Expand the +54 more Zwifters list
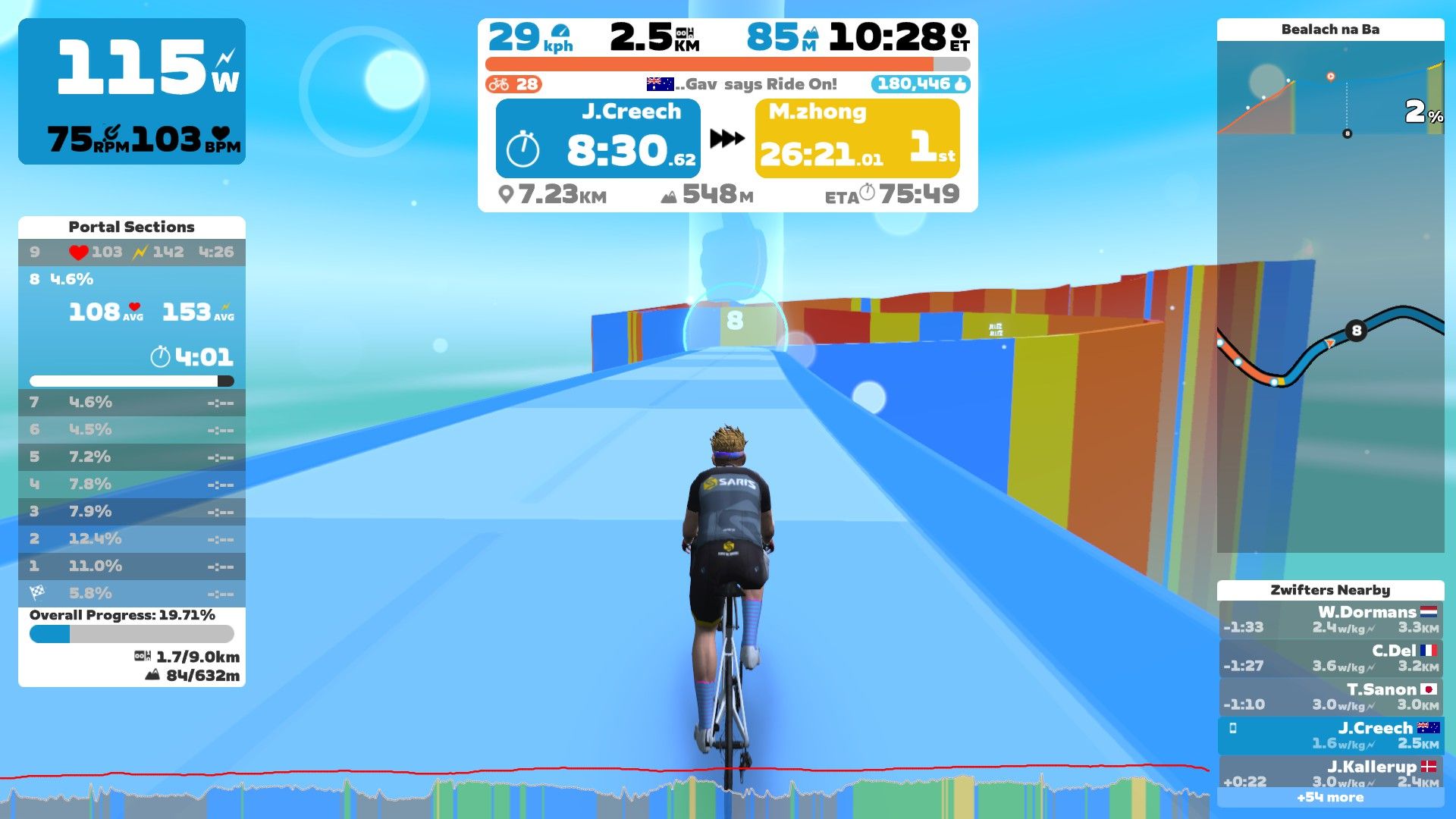This screenshot has width=1456, height=819. 1331,797
